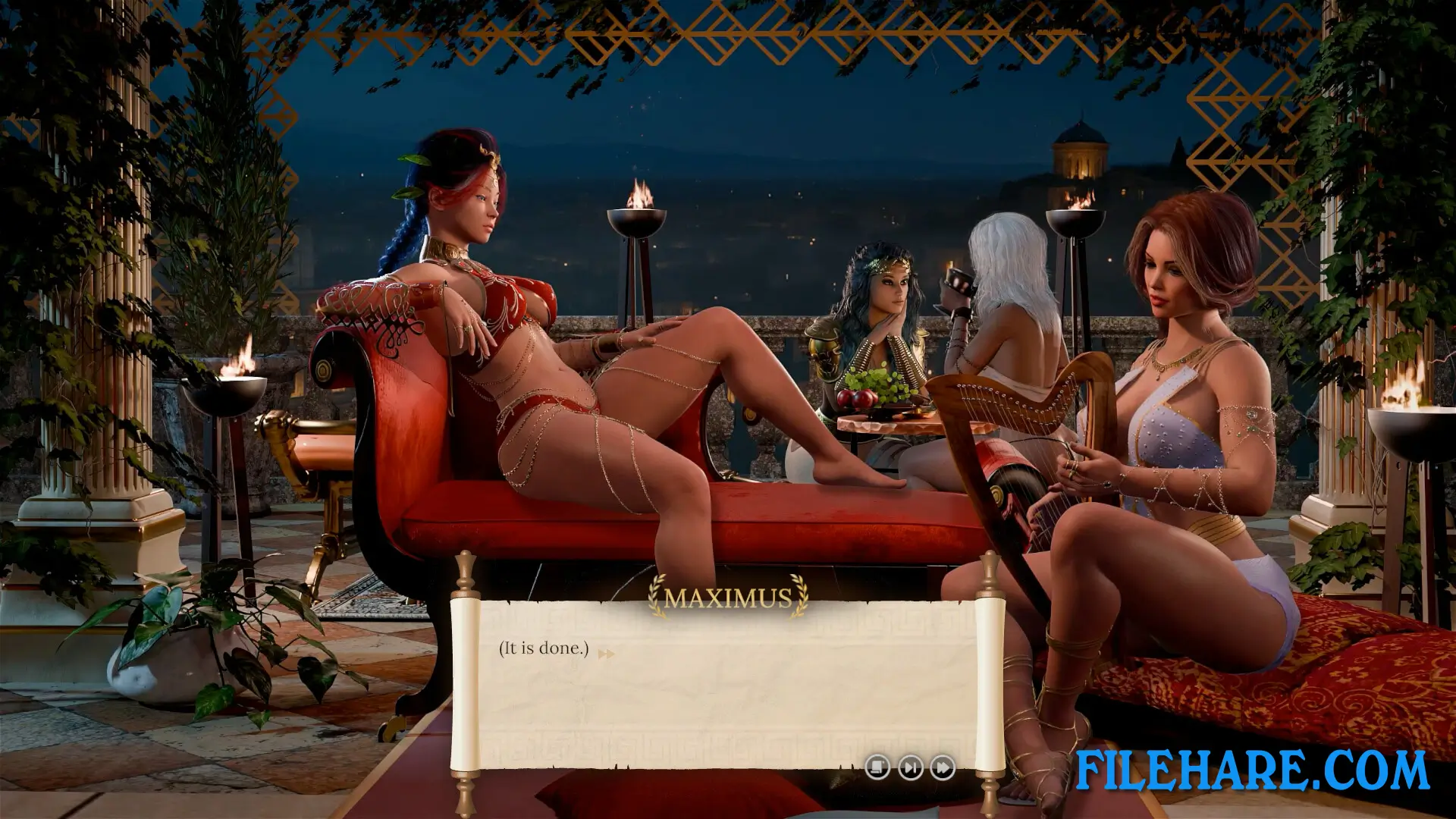
Task: Select the dialogue text banner header
Action: [x=728, y=598]
